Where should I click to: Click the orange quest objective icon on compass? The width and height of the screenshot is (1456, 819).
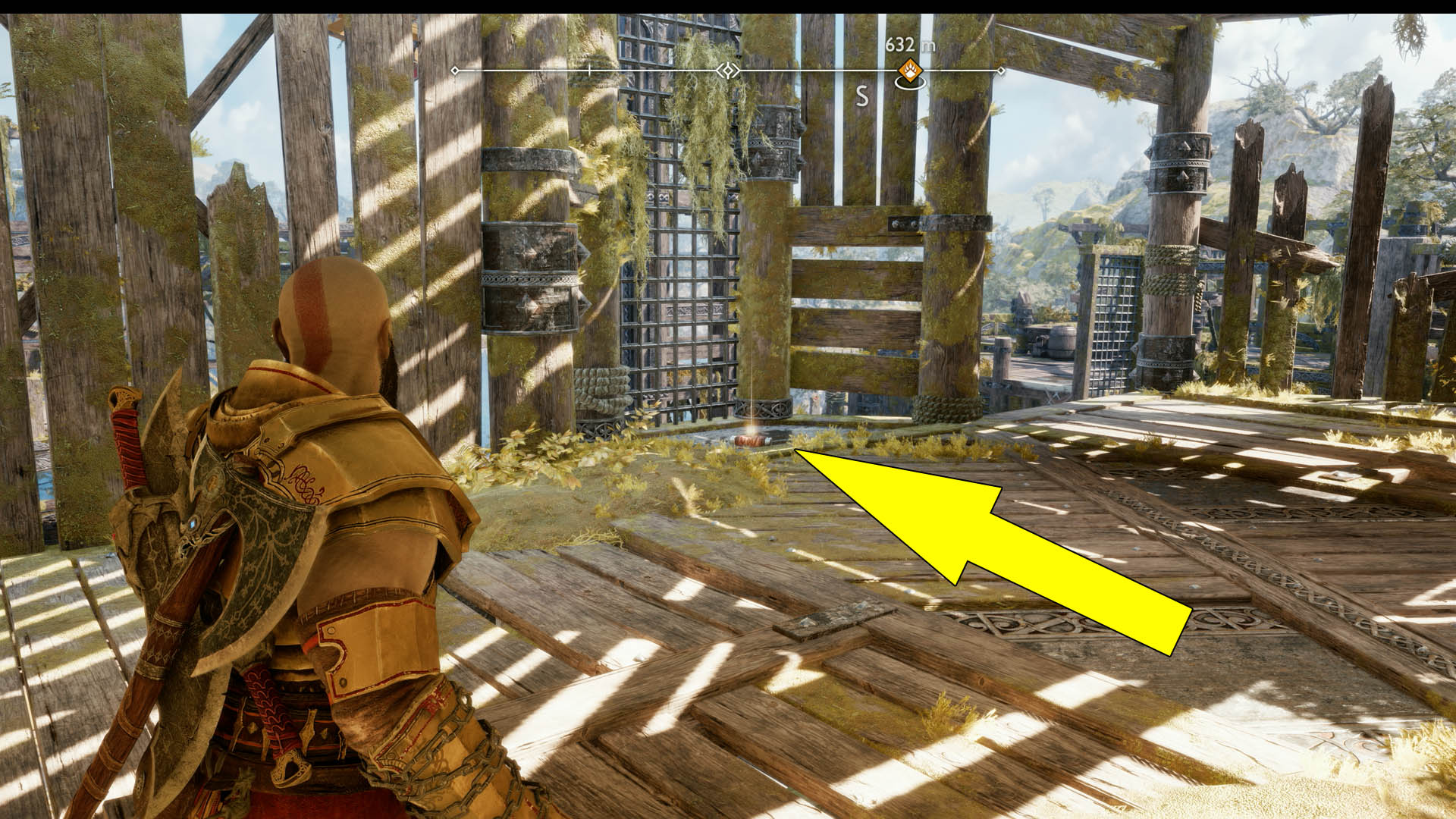coord(910,71)
